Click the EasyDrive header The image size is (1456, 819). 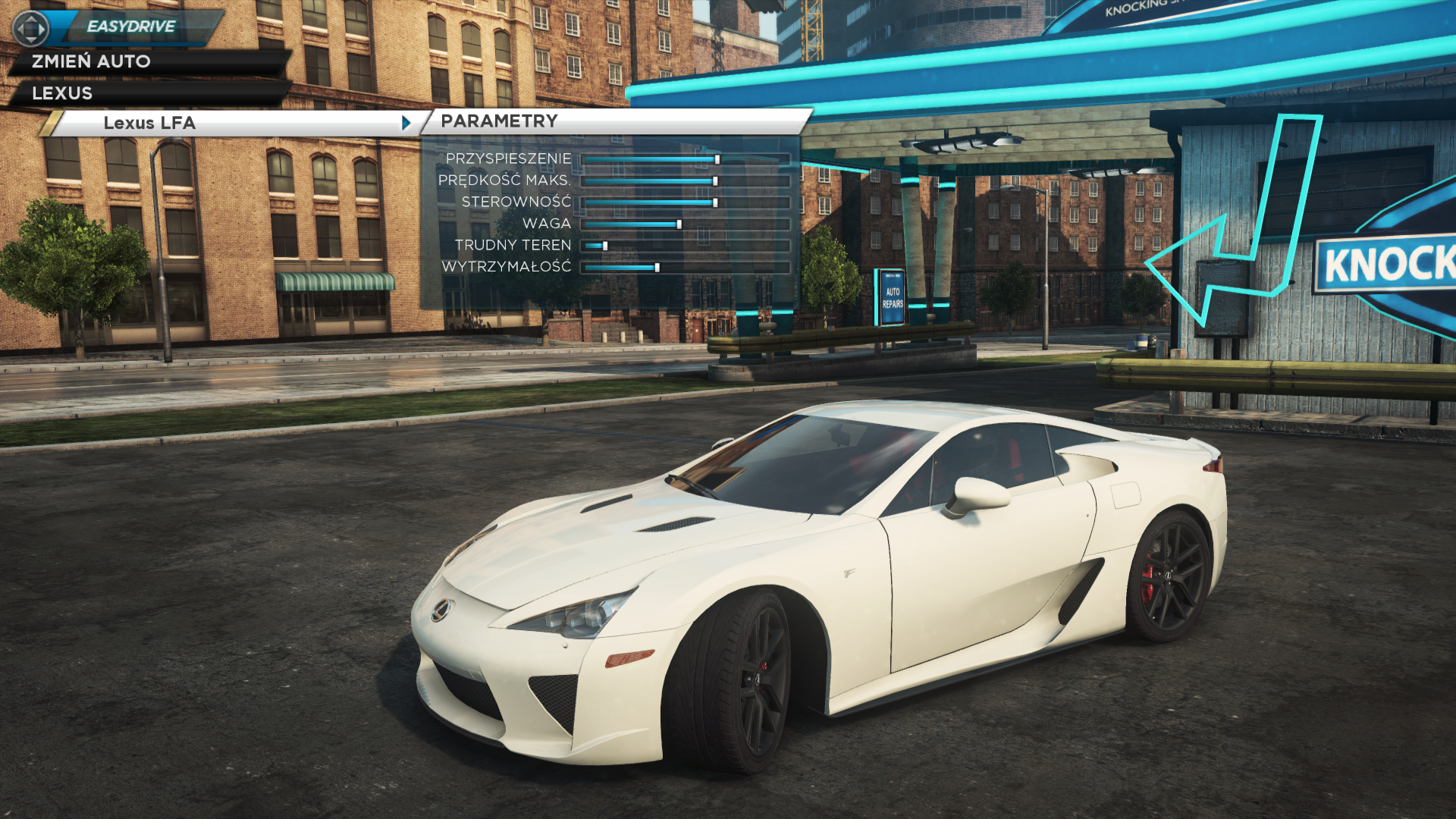click(130, 27)
